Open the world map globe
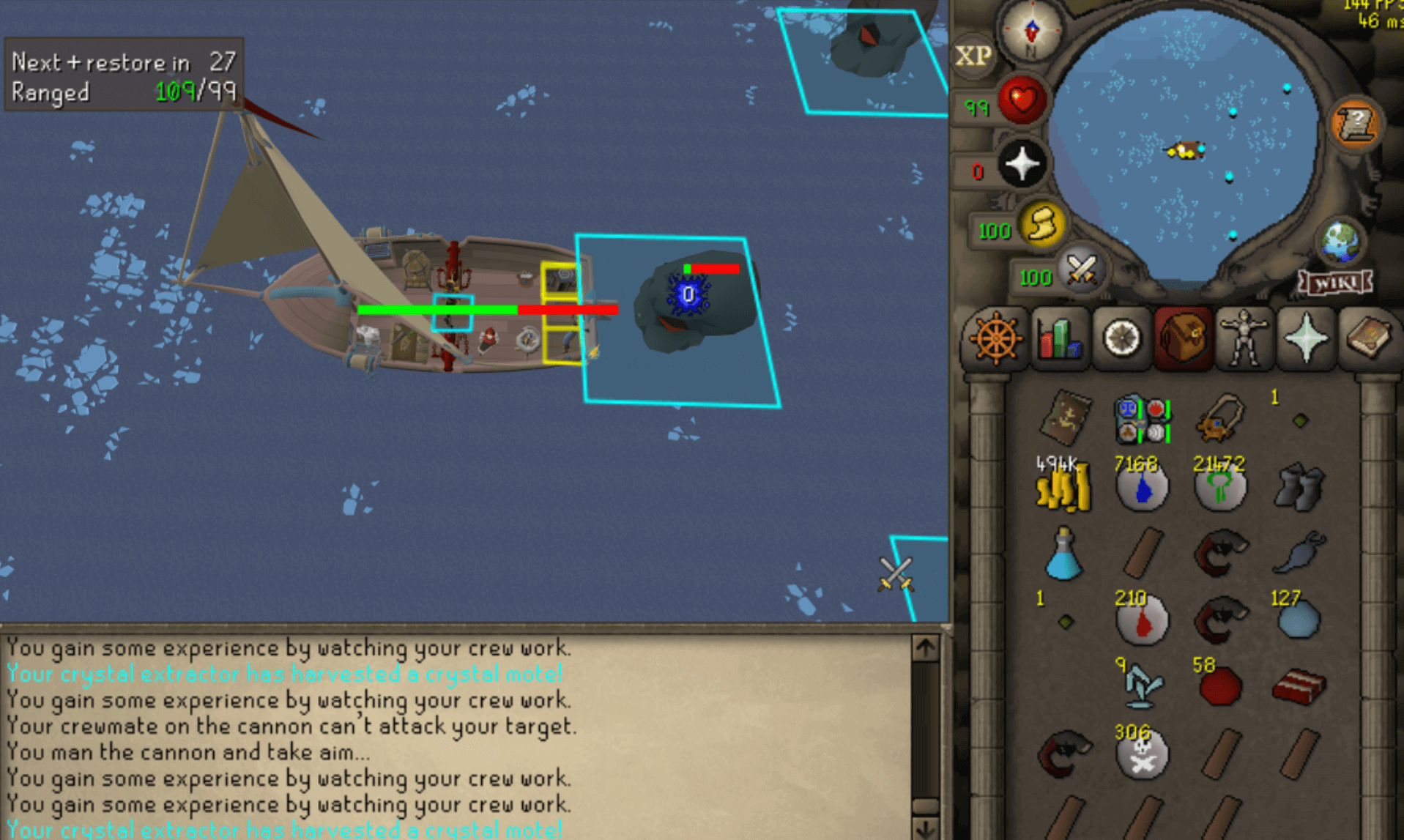 tap(1340, 242)
